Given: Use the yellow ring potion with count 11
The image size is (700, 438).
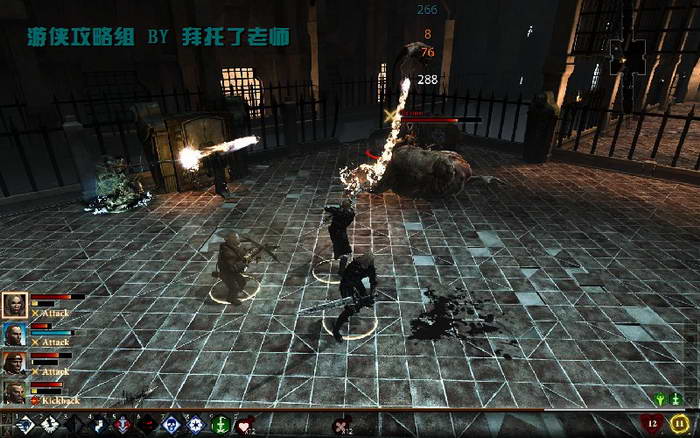Looking at the screenshot, I should (x=679, y=424).
